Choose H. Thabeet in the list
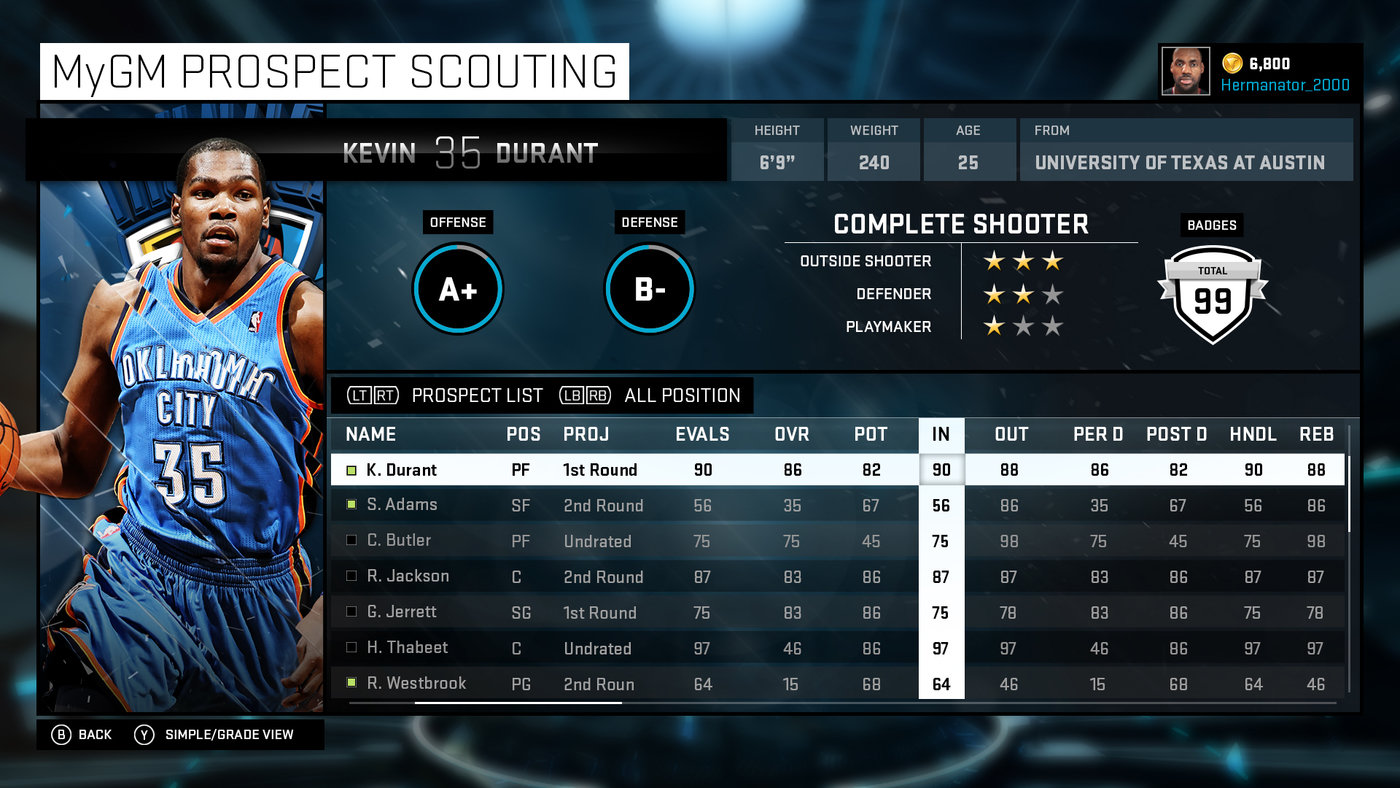The width and height of the screenshot is (1400, 788). pyautogui.click(x=407, y=648)
